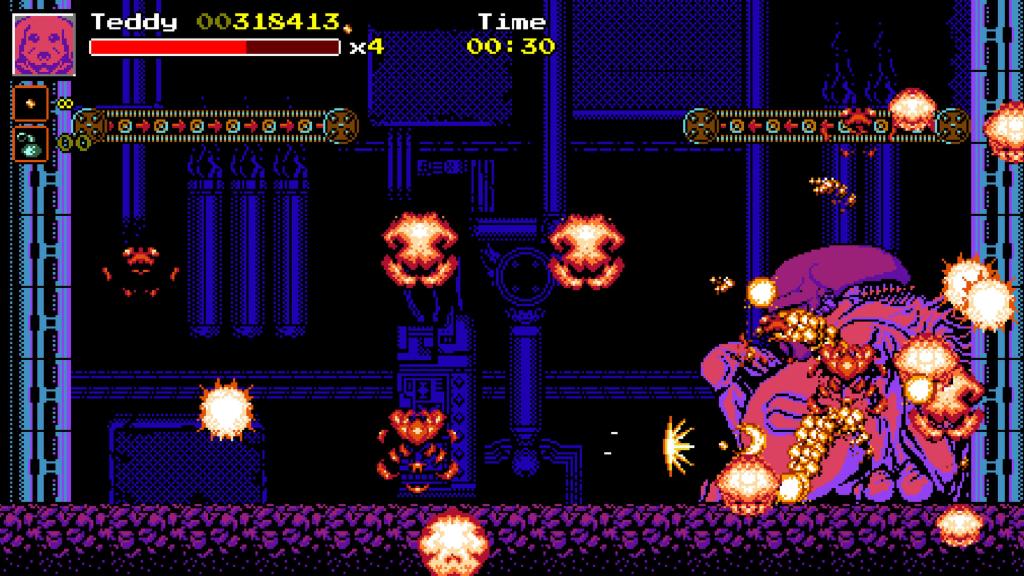This screenshot has width=1024, height=576.
Task: Click Teddy's dog portrait
Action: (x=45, y=44)
